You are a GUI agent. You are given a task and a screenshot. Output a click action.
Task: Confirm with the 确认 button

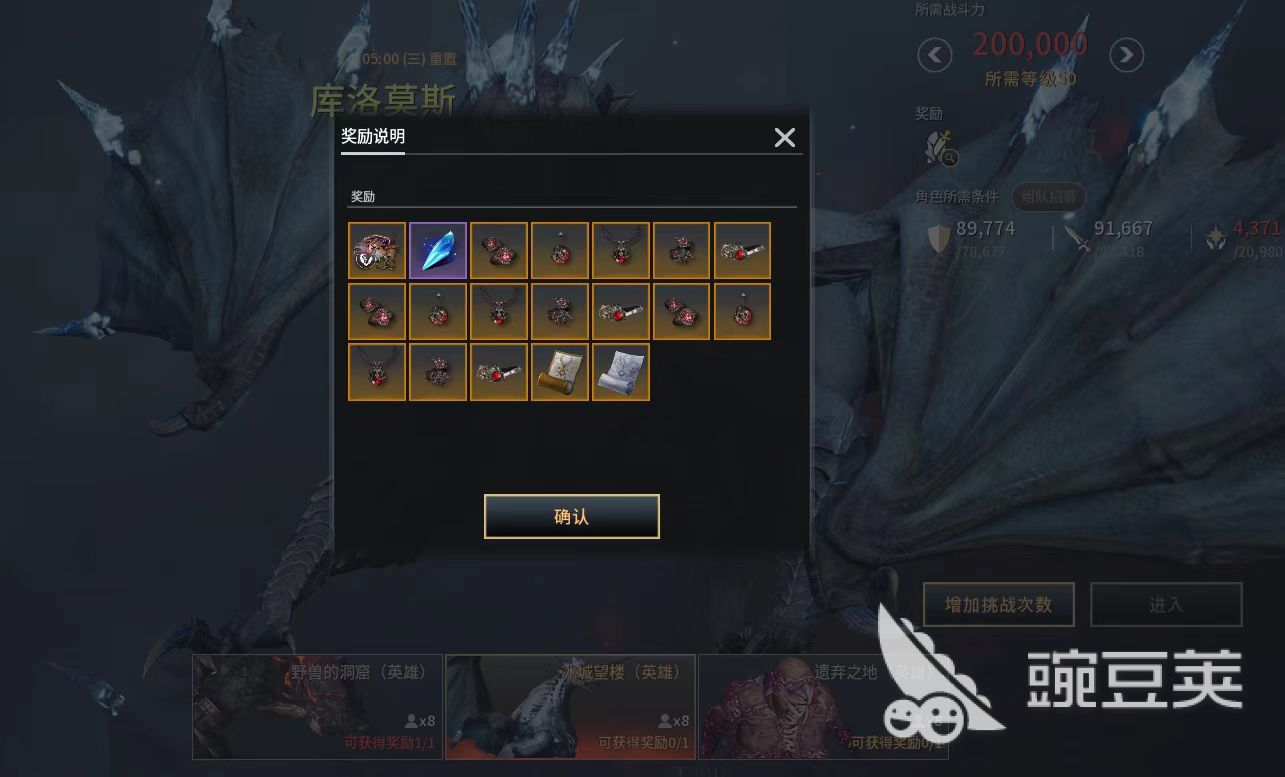[x=571, y=517]
